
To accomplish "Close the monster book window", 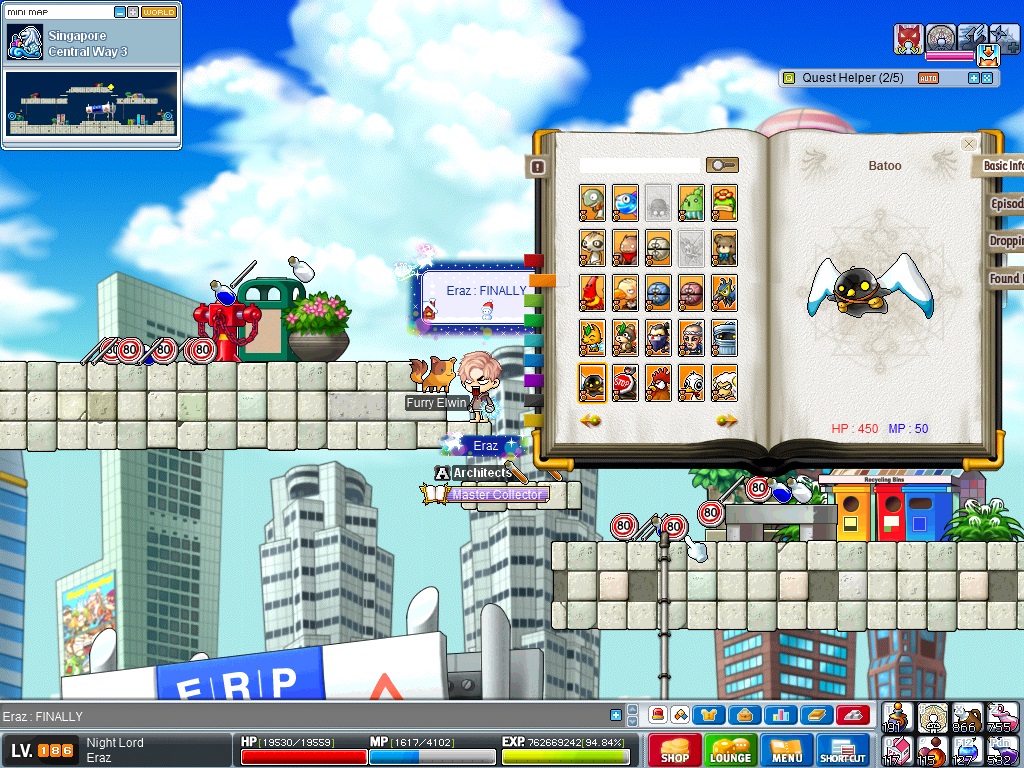I will coord(968,144).
